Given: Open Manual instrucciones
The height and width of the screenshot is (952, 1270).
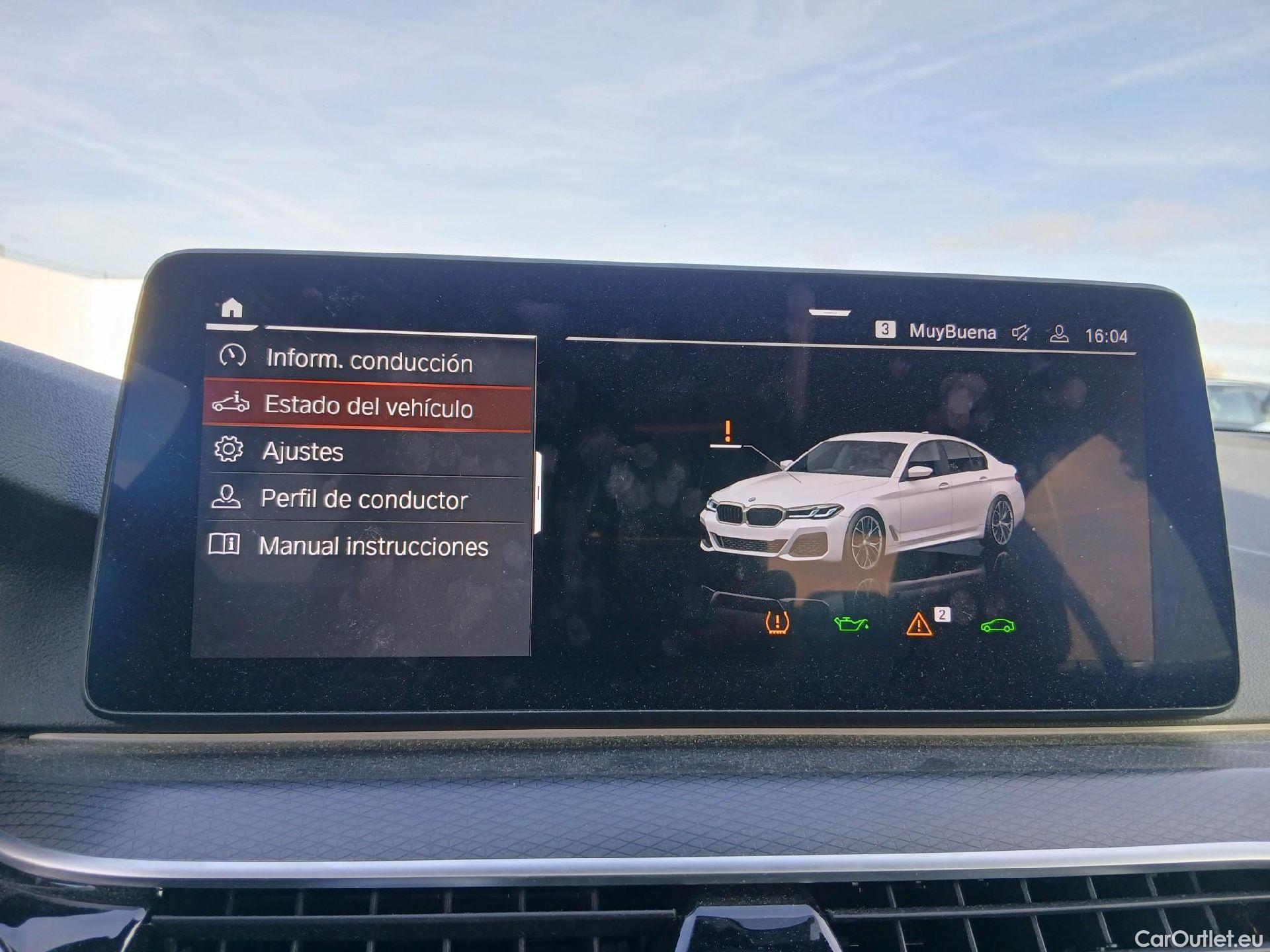Looking at the screenshot, I should (372, 546).
